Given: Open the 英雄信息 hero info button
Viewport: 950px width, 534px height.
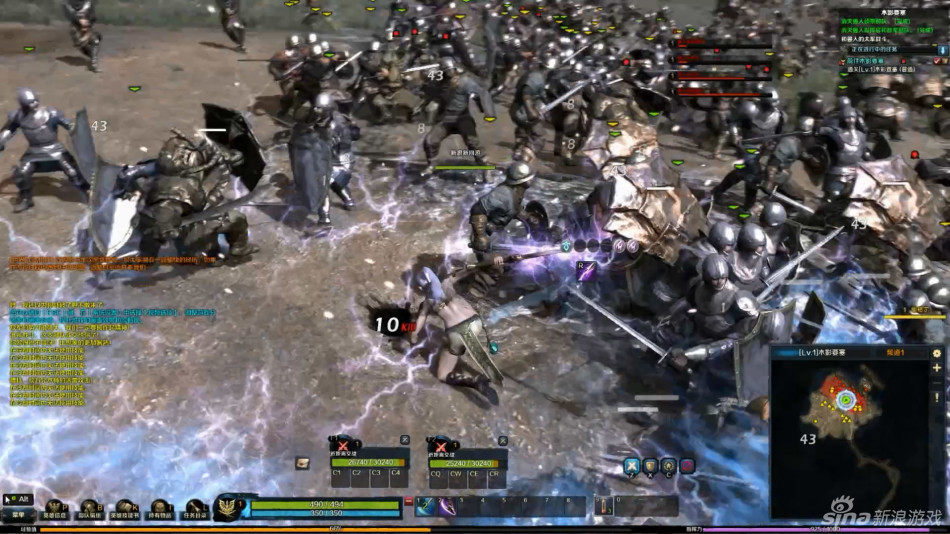Looking at the screenshot, I should pyautogui.click(x=54, y=510).
